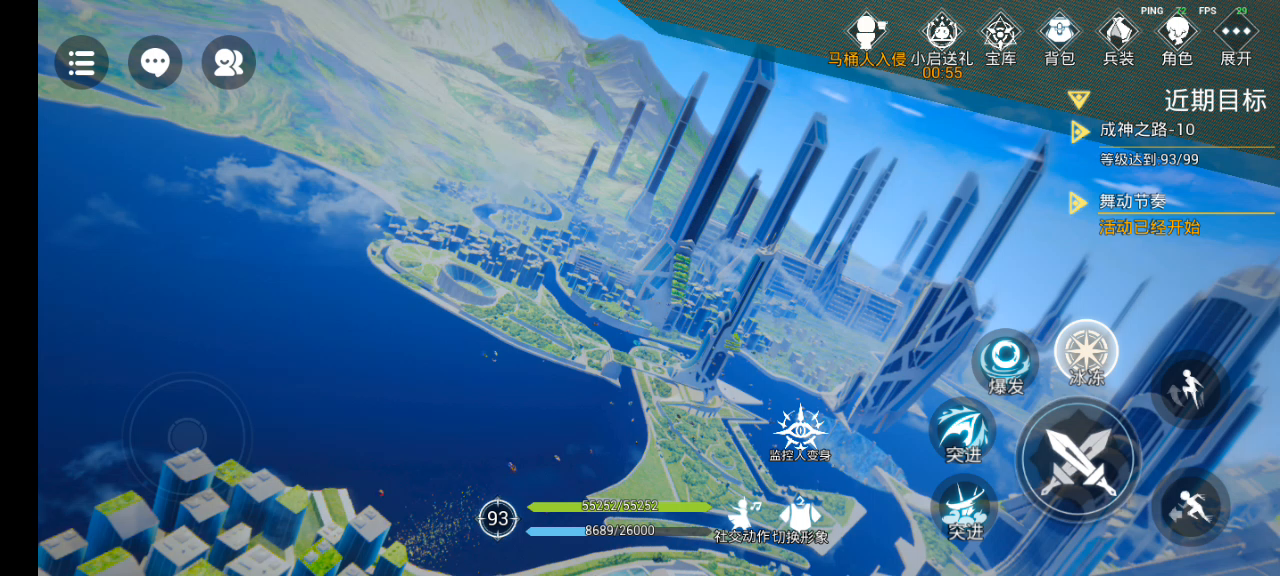The image size is (1280, 576).
Task: Activate the 监控人变身 transformation
Action: [800, 430]
